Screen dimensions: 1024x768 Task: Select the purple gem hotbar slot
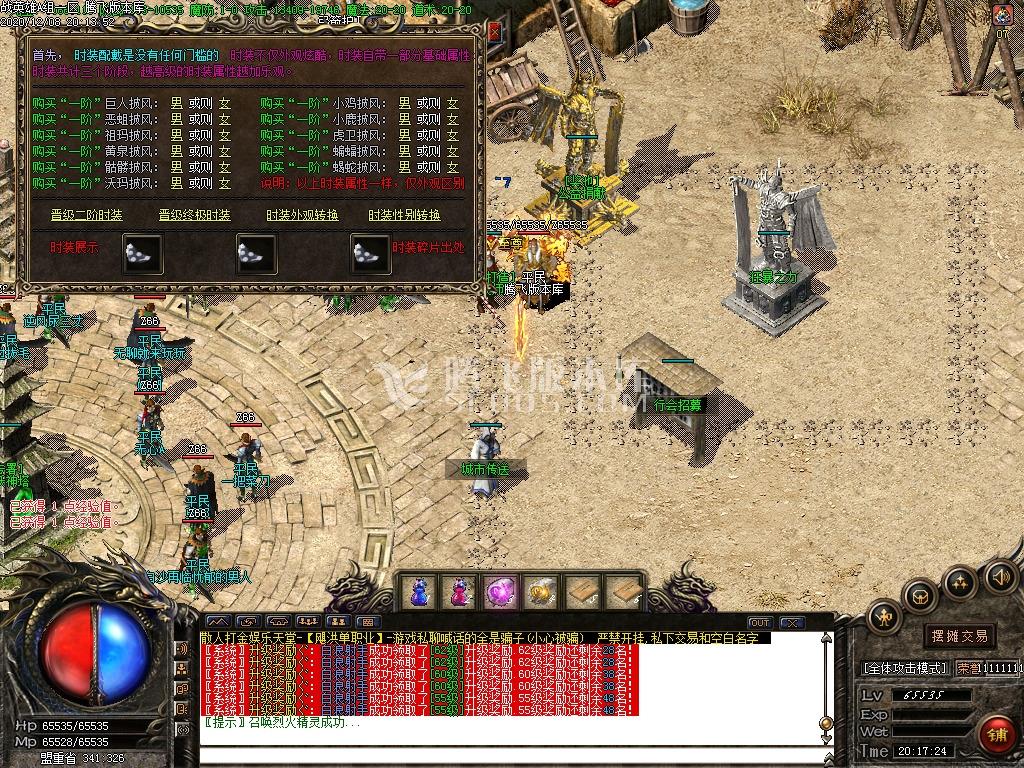(x=499, y=592)
